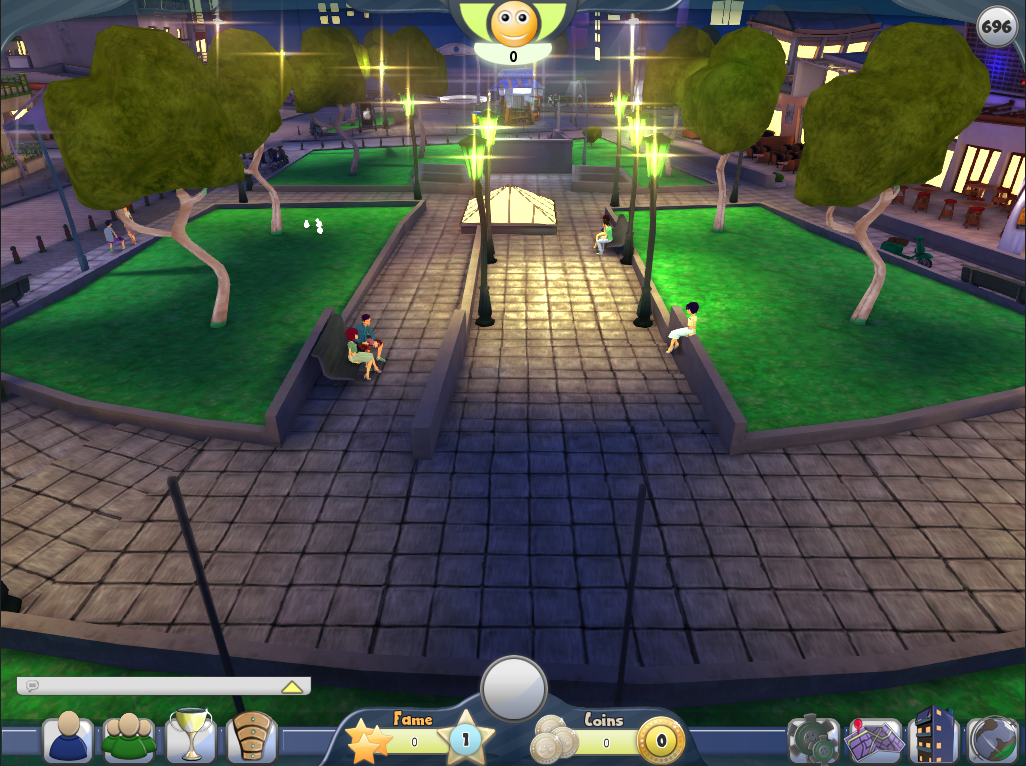Open the globe world icon
The width and height of the screenshot is (1026, 766).
tap(993, 740)
